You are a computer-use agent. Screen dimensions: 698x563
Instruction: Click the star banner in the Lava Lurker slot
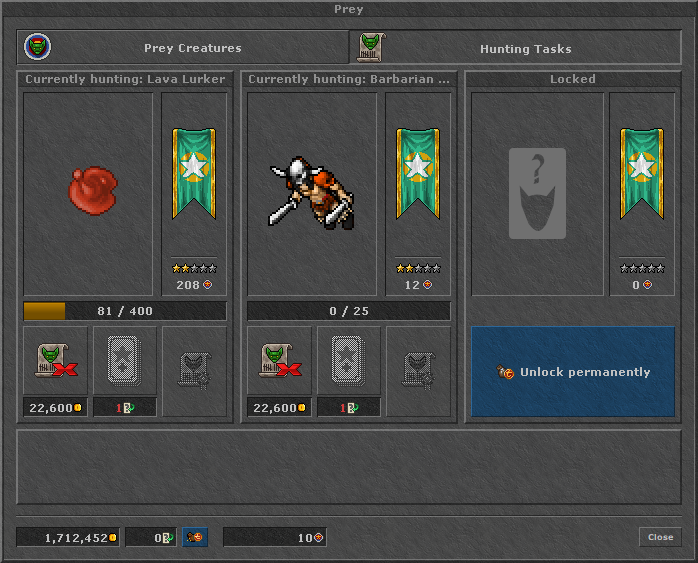[194, 173]
